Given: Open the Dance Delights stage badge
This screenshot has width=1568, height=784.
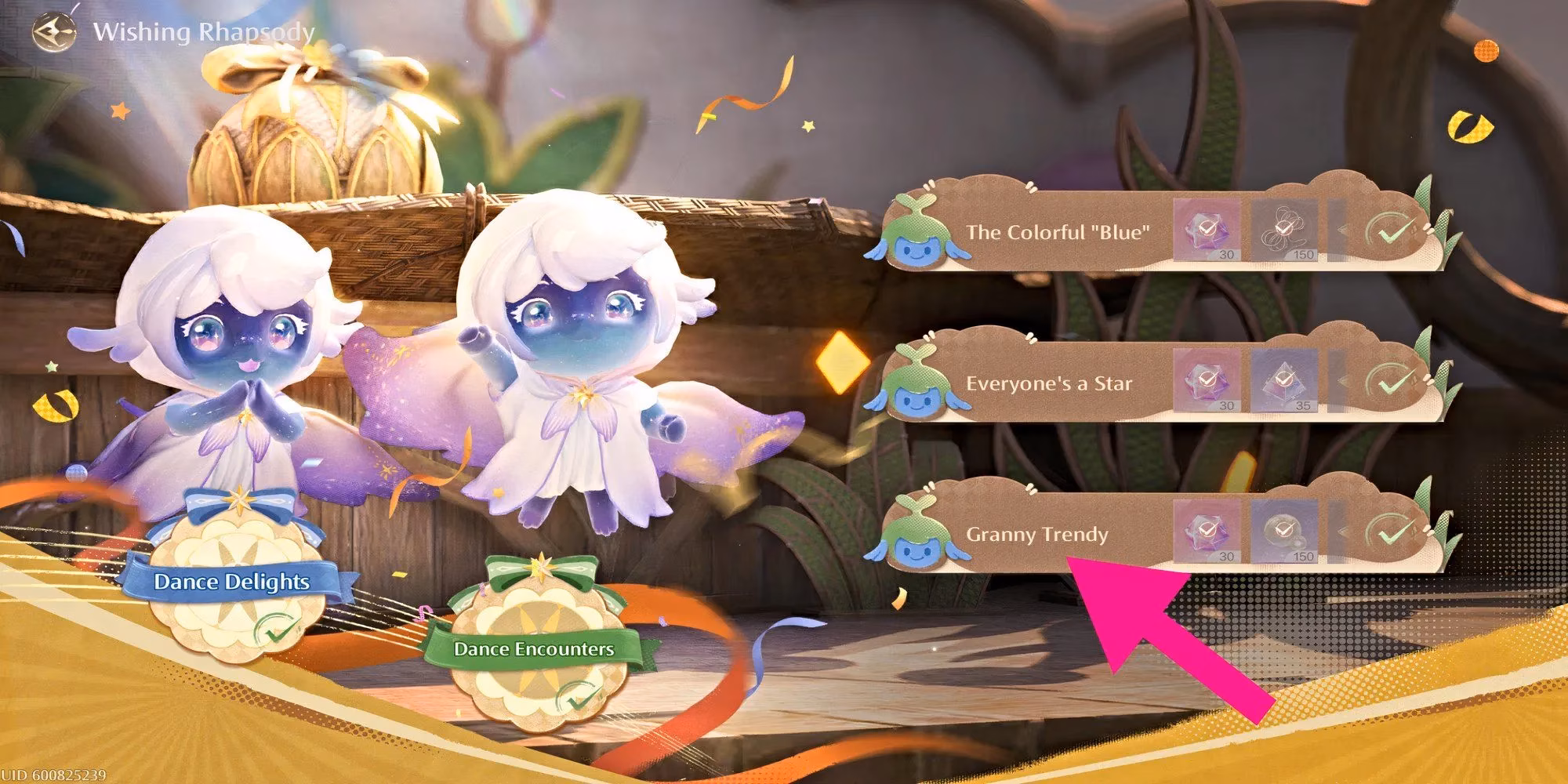Looking at the screenshot, I should (x=232, y=582).
